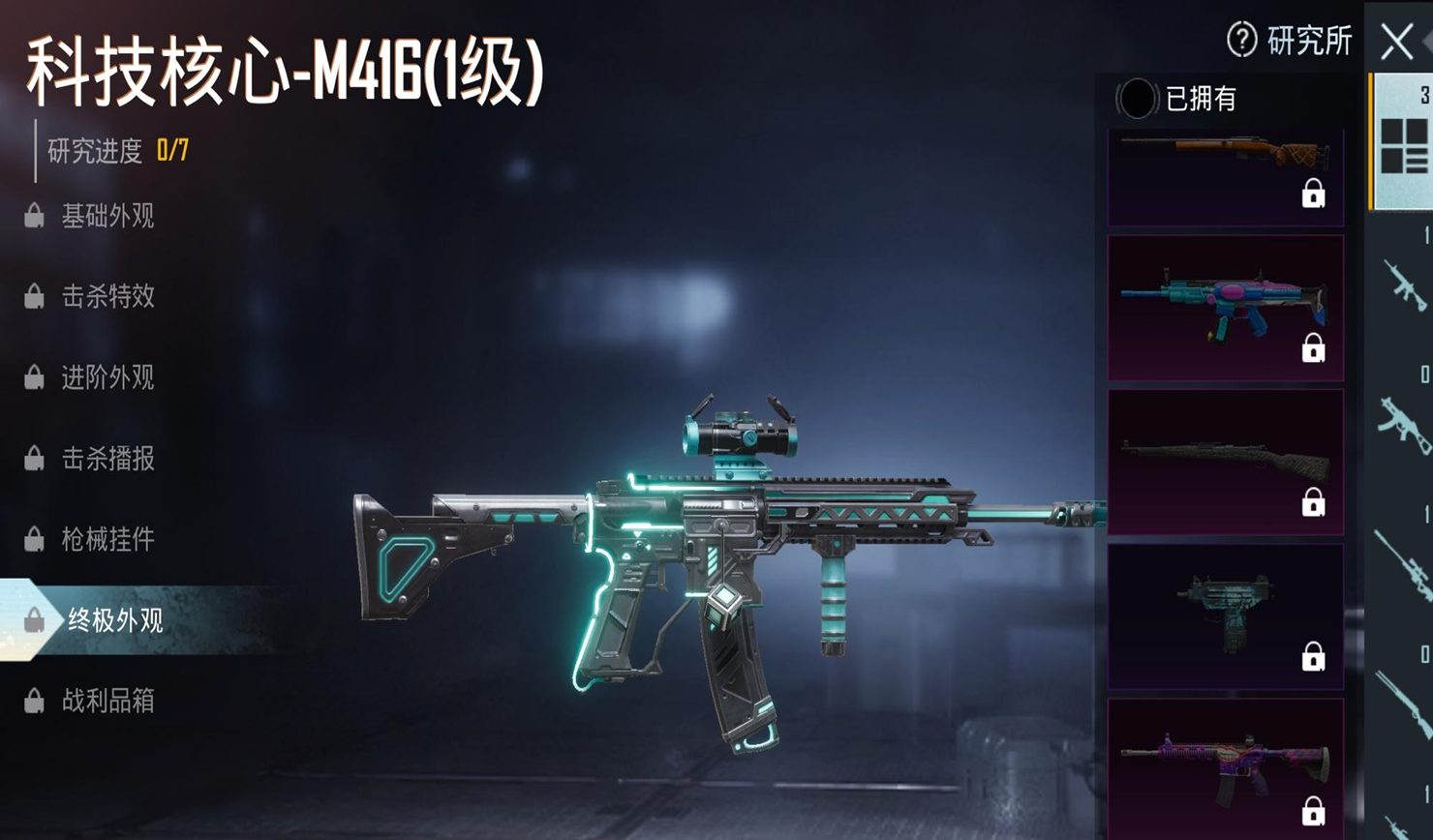This screenshot has width=1433, height=840.
Task: Show the 击杀播报 option
Action: coord(107,459)
